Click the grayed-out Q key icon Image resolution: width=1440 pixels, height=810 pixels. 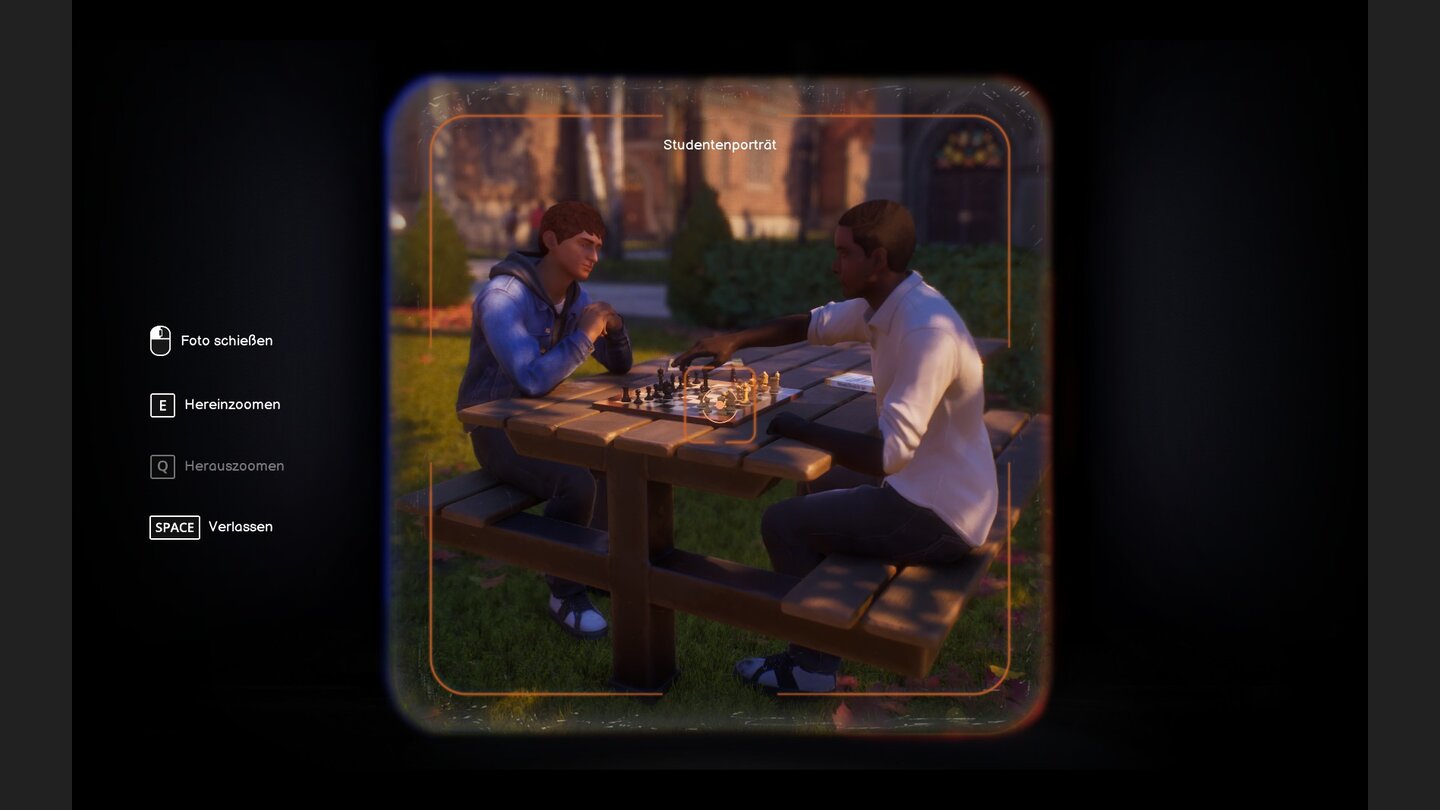[x=161, y=466]
